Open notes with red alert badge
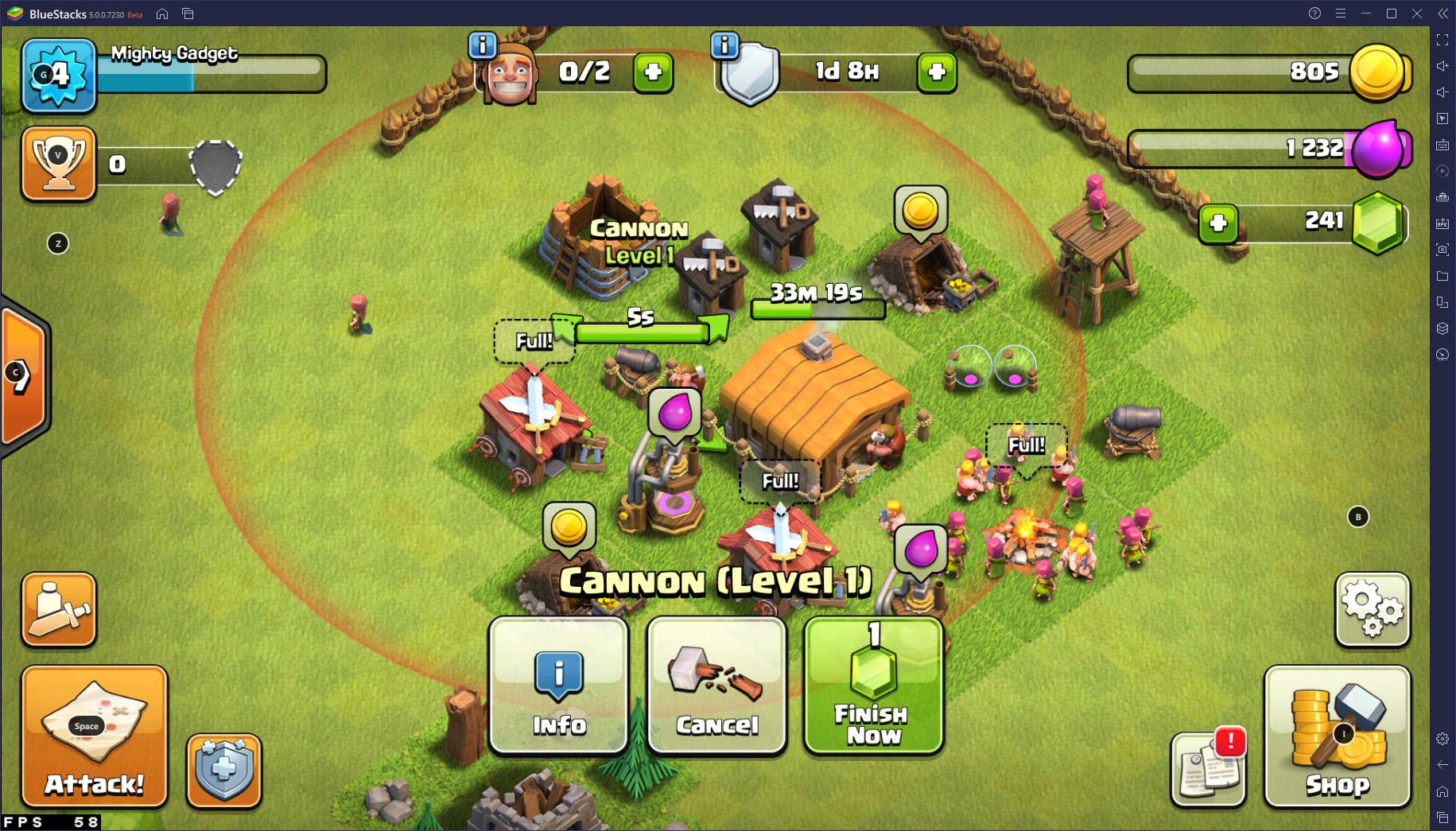Viewport: 1456px width, 831px height. pyautogui.click(x=1208, y=768)
